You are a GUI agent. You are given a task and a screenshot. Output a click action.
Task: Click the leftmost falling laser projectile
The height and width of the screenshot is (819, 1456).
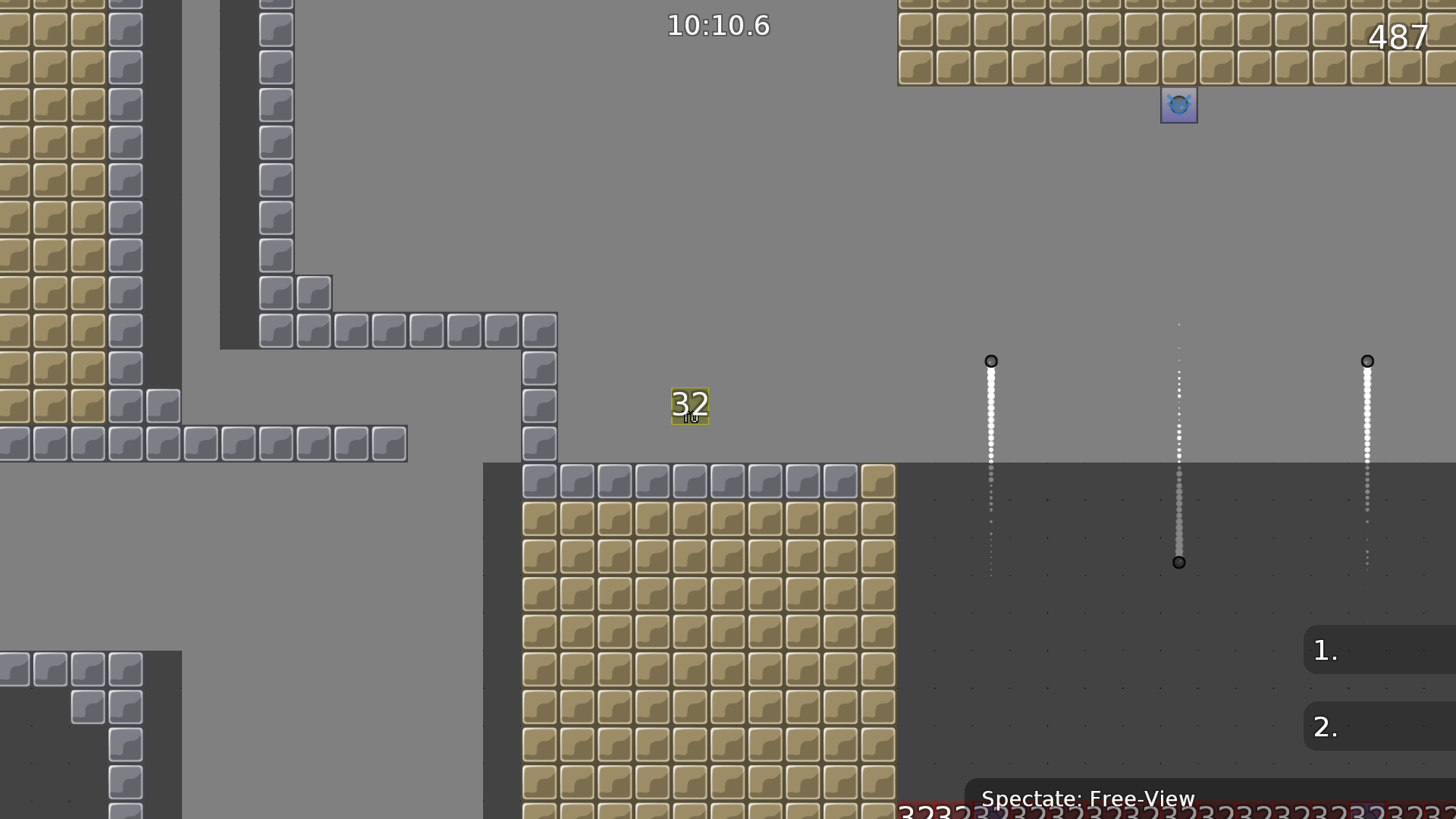(x=991, y=362)
